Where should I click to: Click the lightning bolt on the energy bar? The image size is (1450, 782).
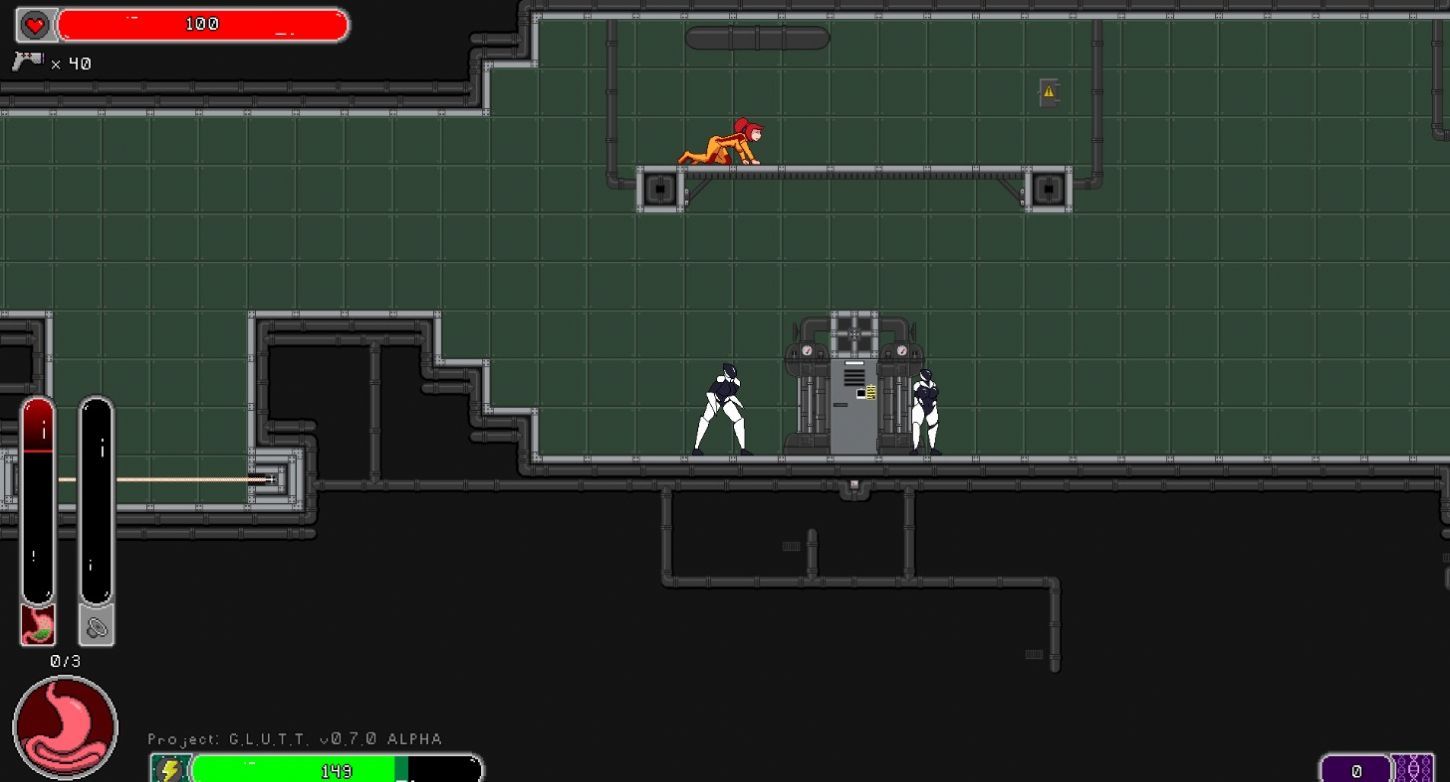(169, 770)
